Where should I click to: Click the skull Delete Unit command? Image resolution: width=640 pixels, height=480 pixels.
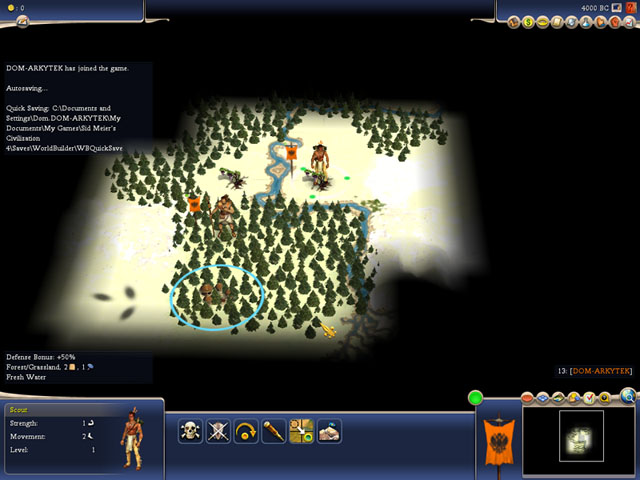pos(190,431)
